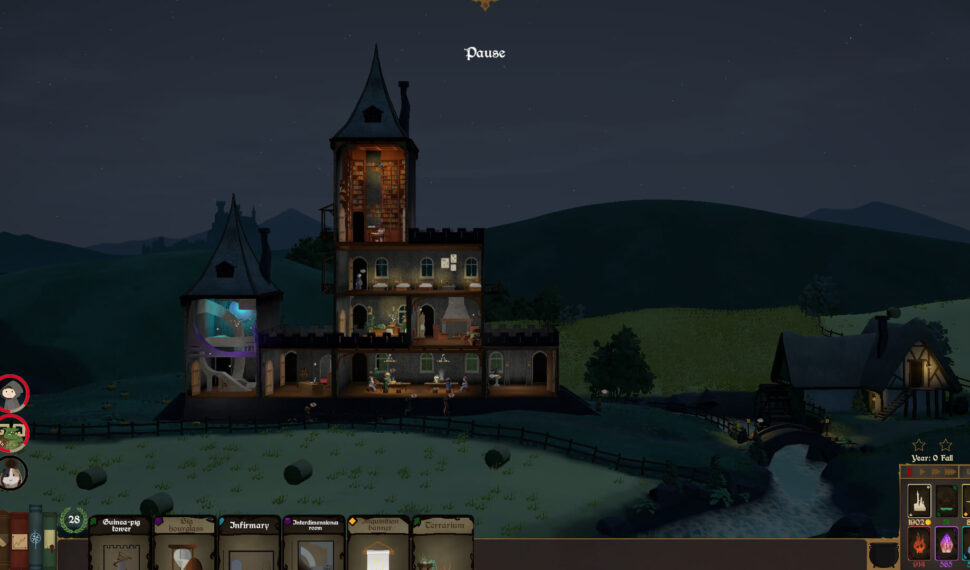Pick the Big hourglass card
Screen dimensions: 970x570
(x=183, y=543)
